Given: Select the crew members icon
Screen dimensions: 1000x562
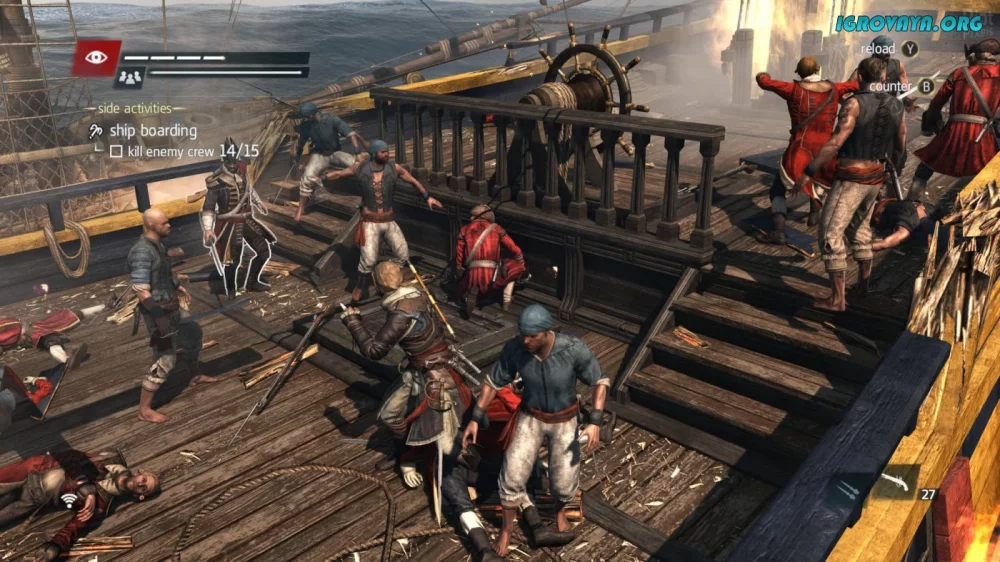Looking at the screenshot, I should 130,76.
